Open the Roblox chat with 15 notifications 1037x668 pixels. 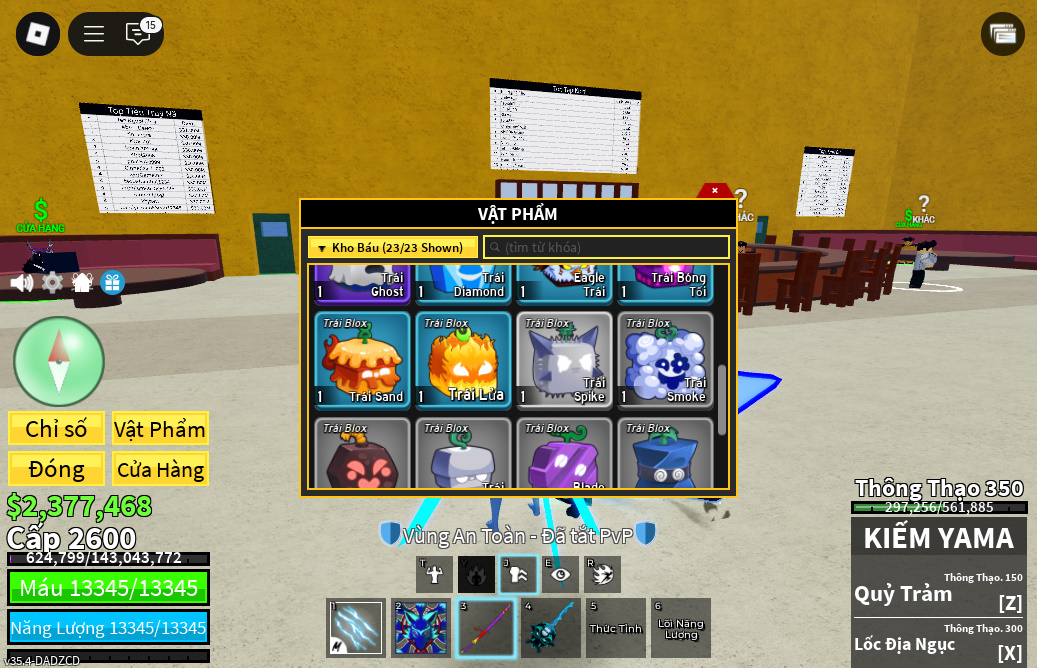click(x=138, y=34)
